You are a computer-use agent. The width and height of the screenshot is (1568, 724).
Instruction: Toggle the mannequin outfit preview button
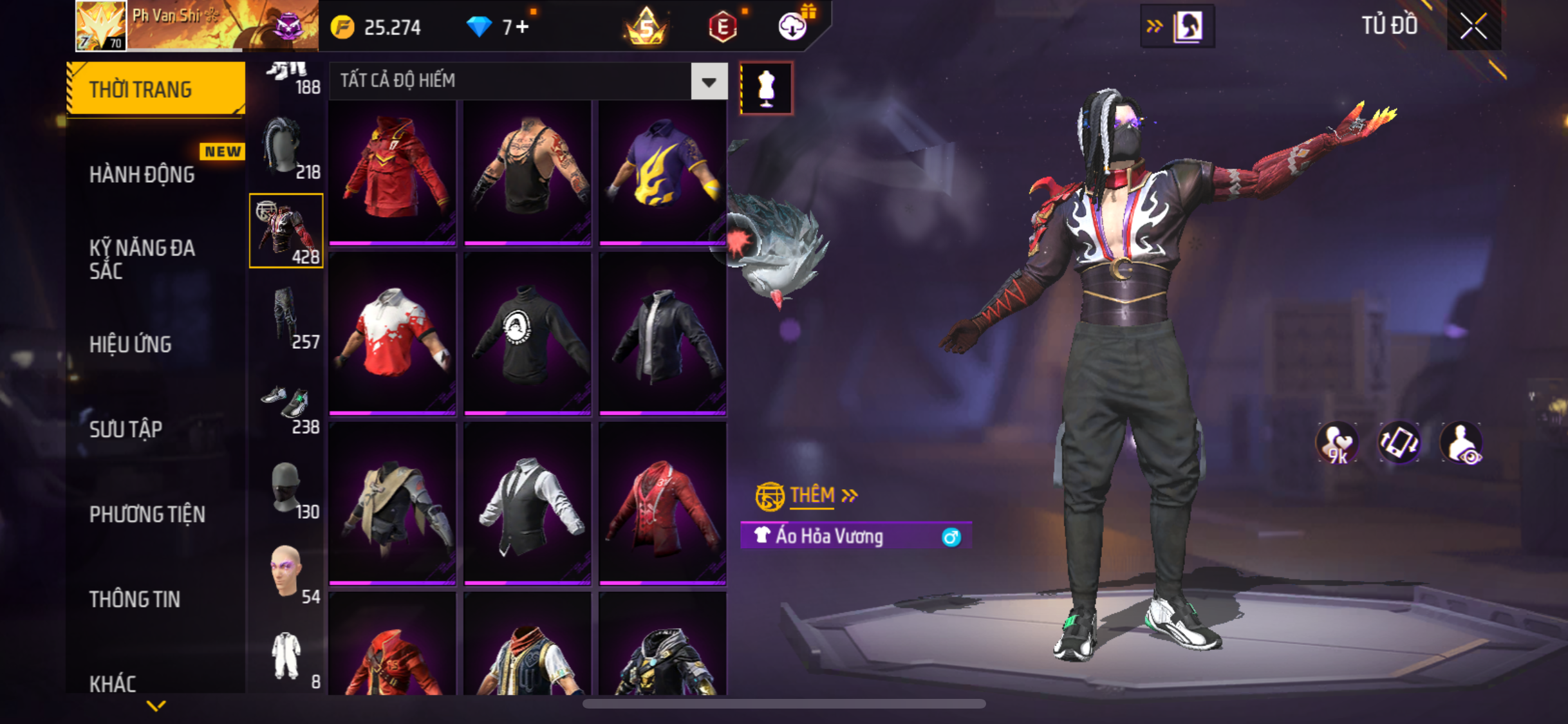(x=766, y=88)
